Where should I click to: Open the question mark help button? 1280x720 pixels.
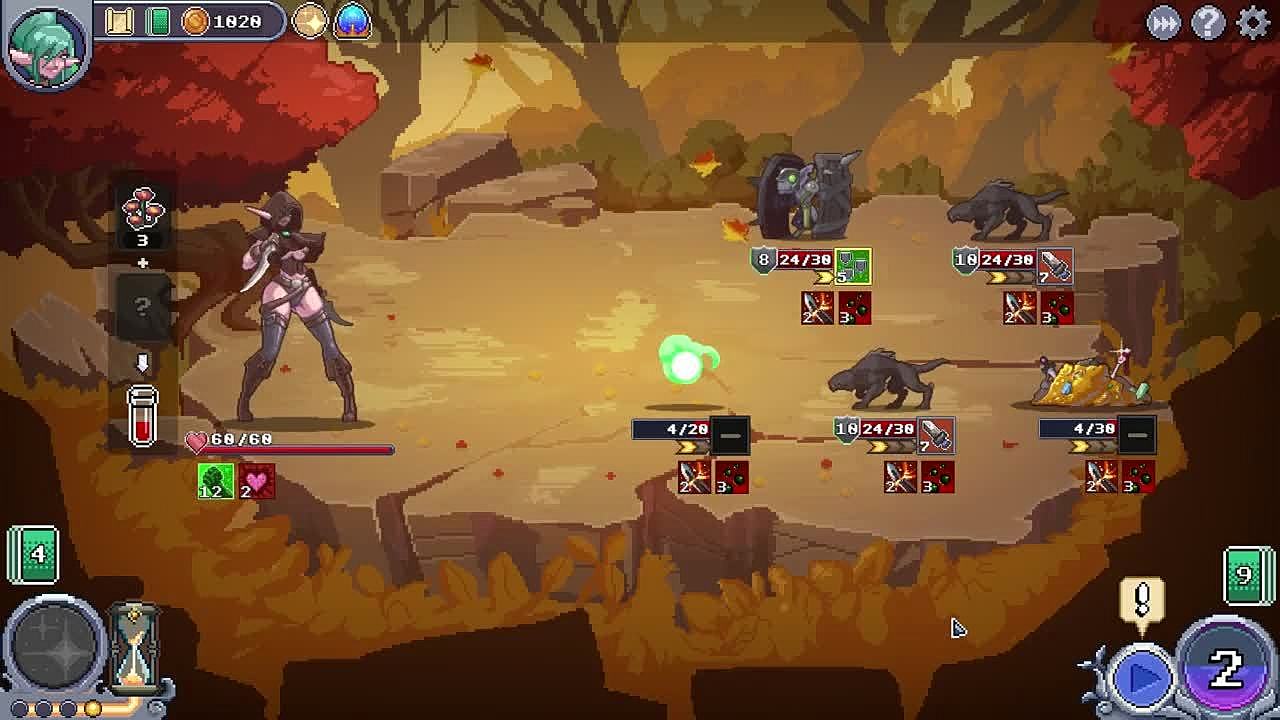(x=1208, y=22)
